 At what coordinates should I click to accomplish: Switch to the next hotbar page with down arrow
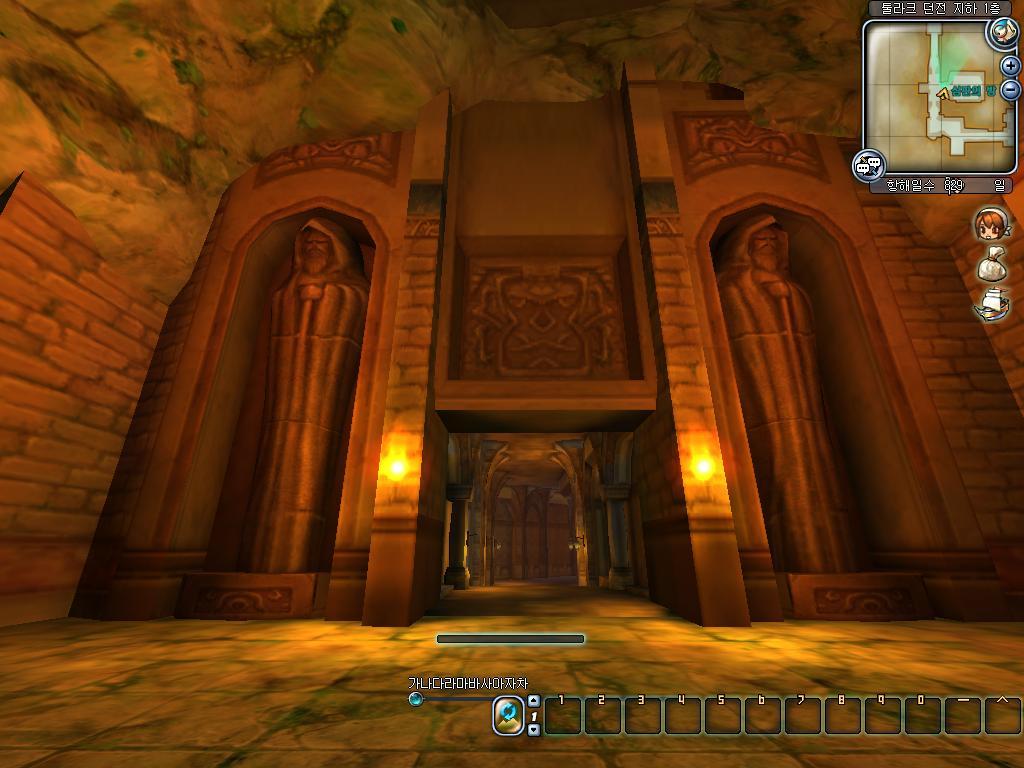tap(534, 730)
